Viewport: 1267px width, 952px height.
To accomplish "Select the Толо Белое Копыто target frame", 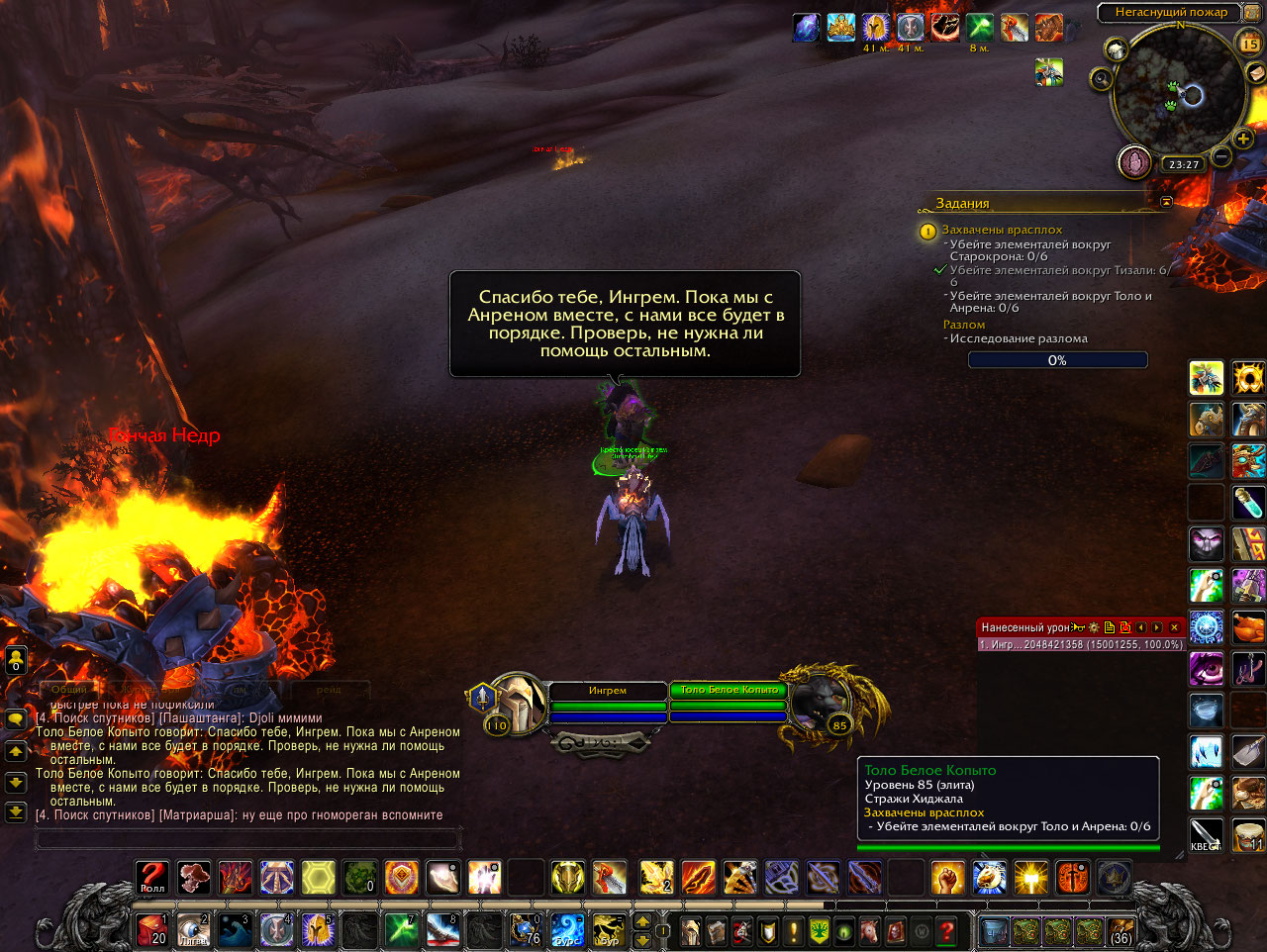I will (x=729, y=691).
